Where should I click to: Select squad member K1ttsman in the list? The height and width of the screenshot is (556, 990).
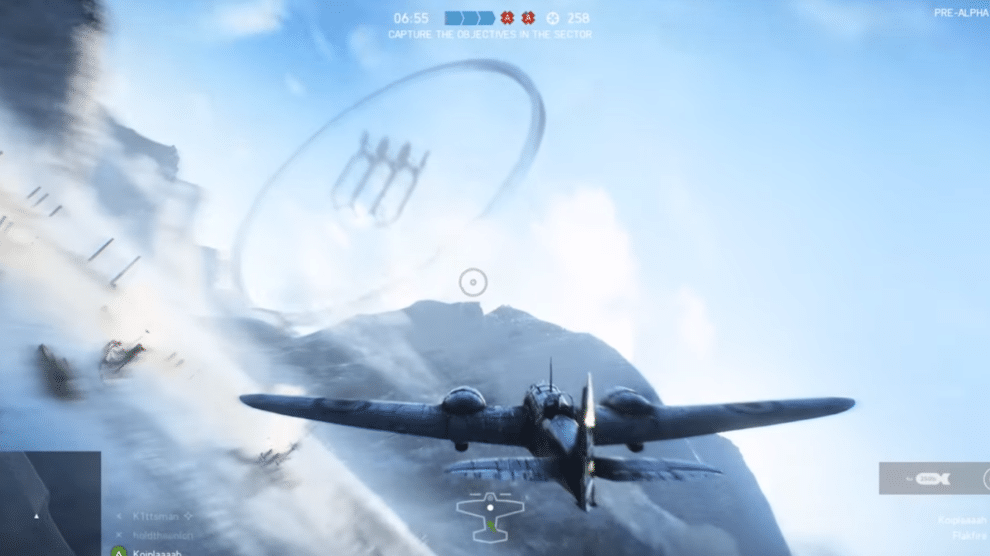[154, 516]
